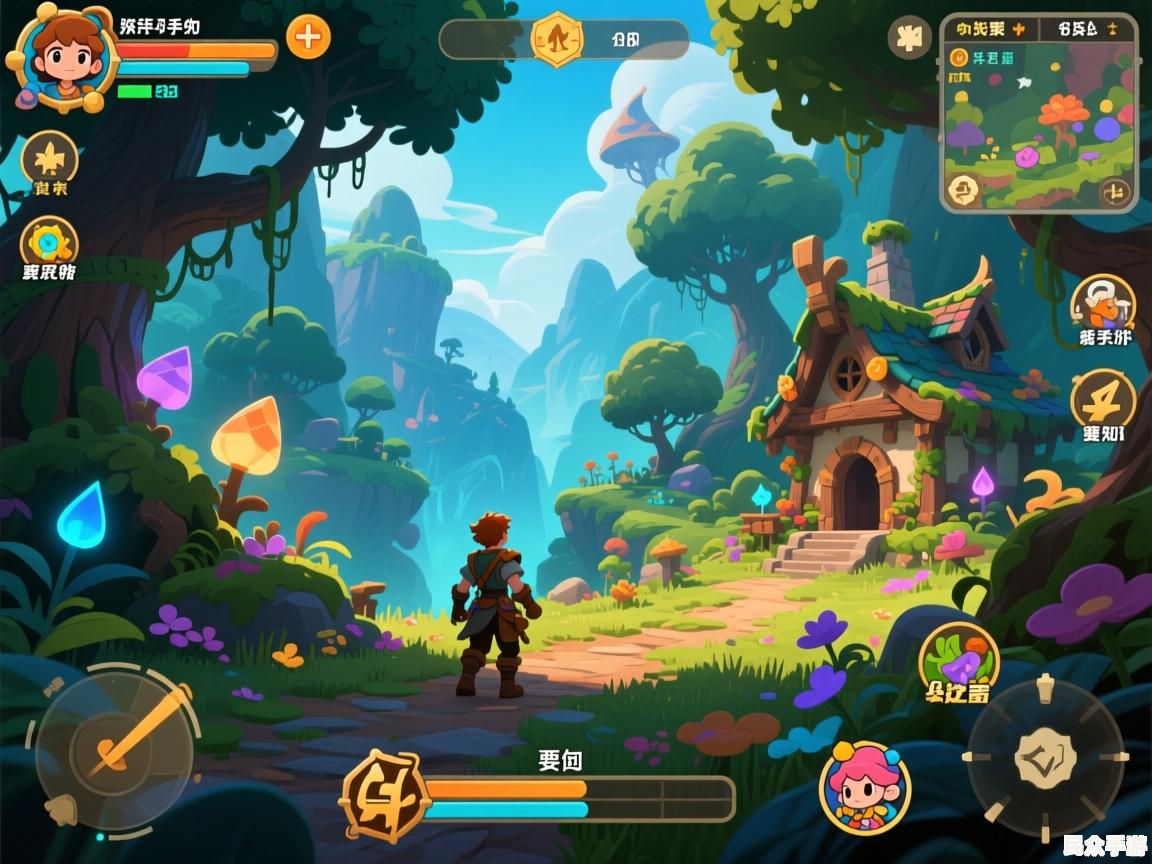The width and height of the screenshot is (1152, 864).
Task: Use the purple flower herb icon
Action: coord(959,660)
